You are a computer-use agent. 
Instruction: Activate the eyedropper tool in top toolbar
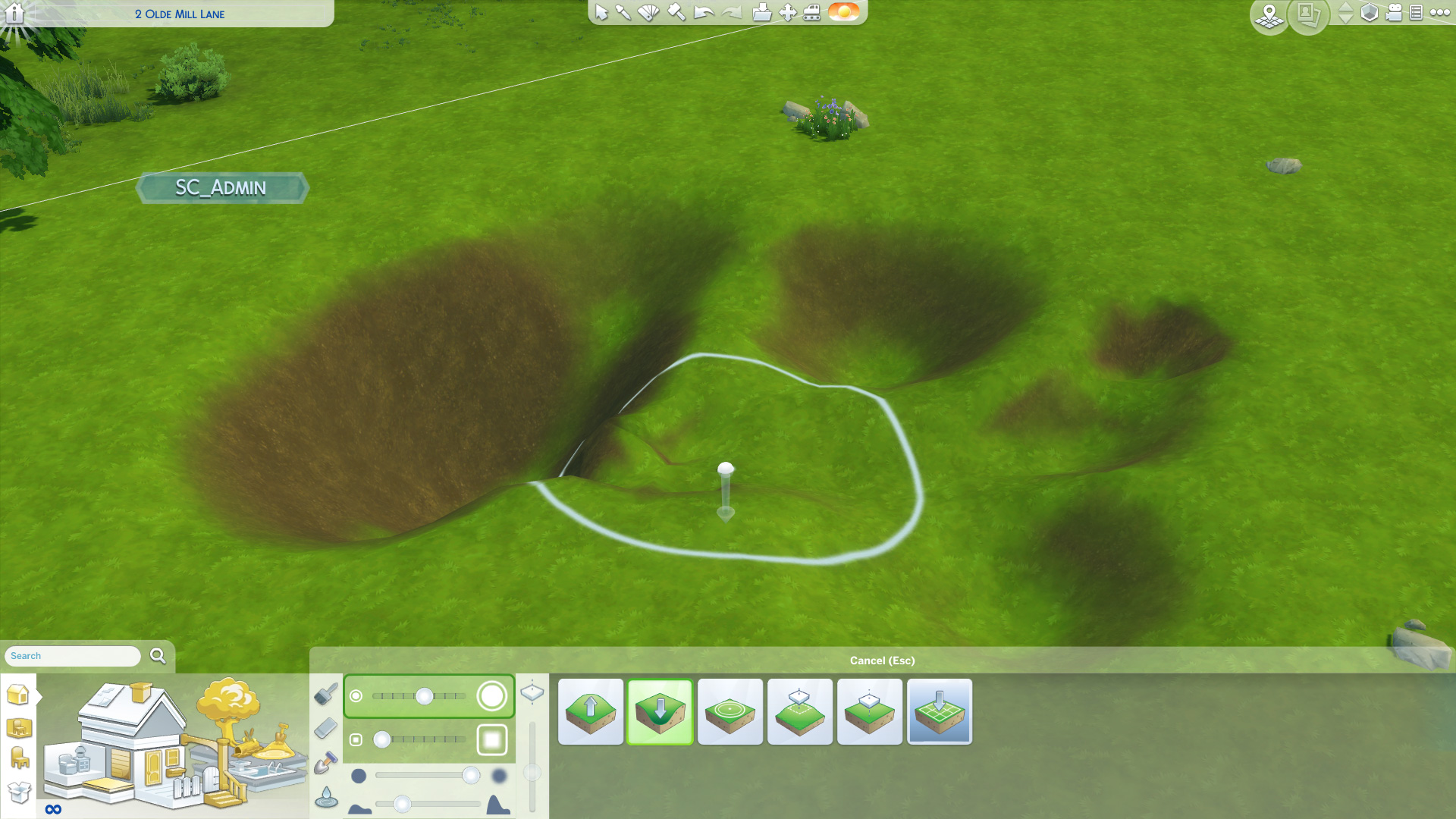point(623,12)
